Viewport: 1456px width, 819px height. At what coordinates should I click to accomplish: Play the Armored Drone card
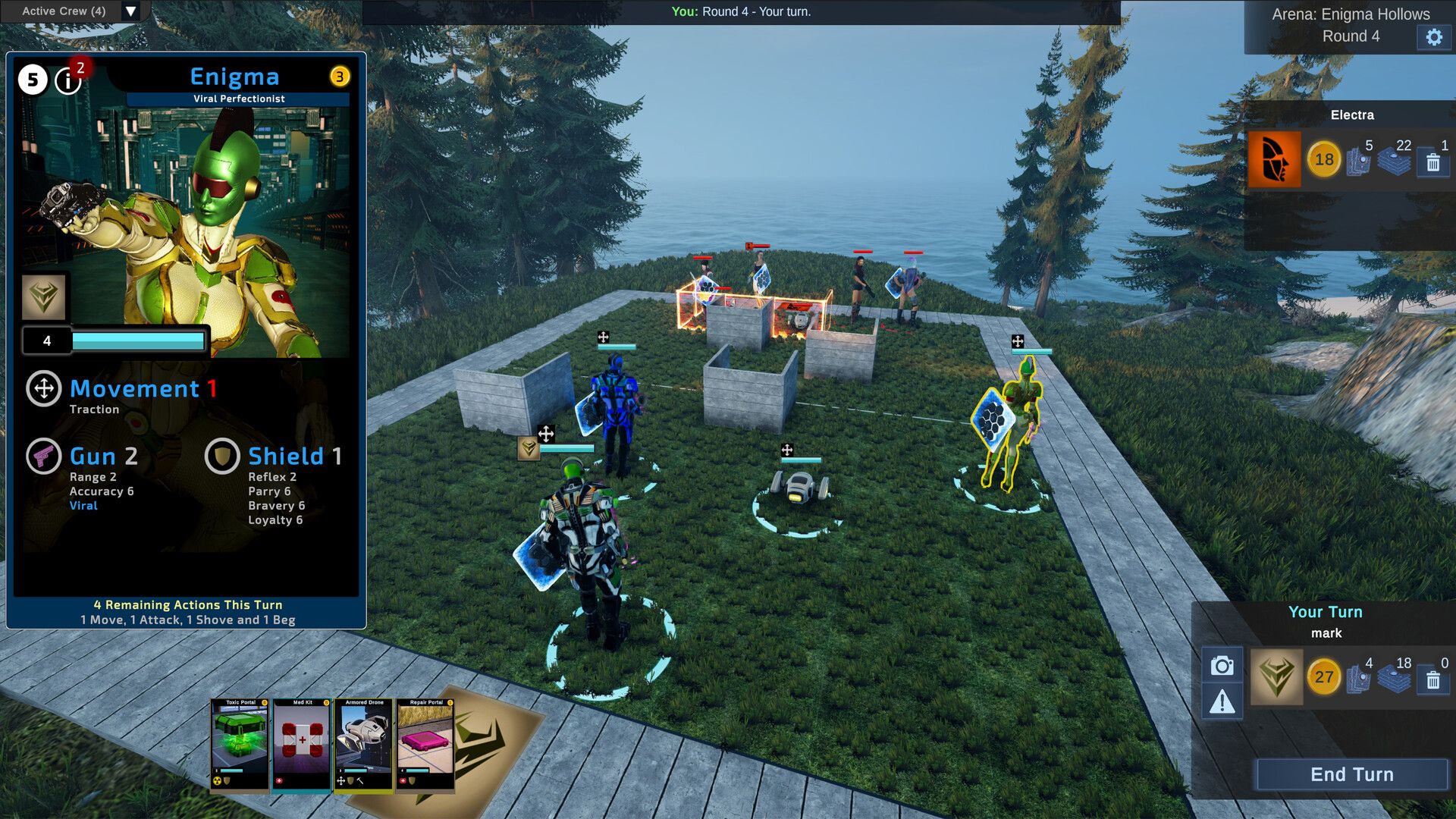364,744
